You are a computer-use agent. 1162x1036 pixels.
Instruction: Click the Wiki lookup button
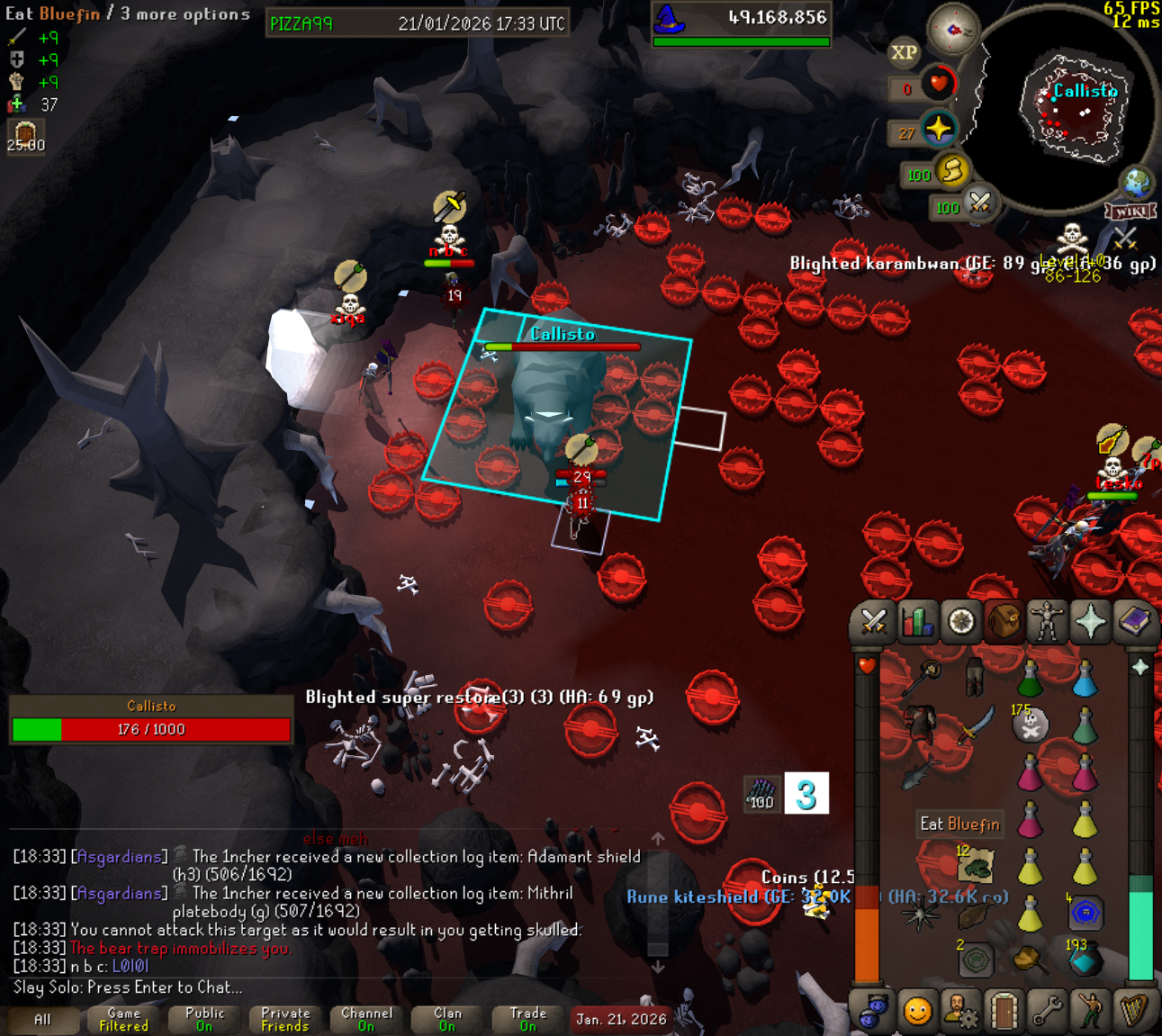1130,212
